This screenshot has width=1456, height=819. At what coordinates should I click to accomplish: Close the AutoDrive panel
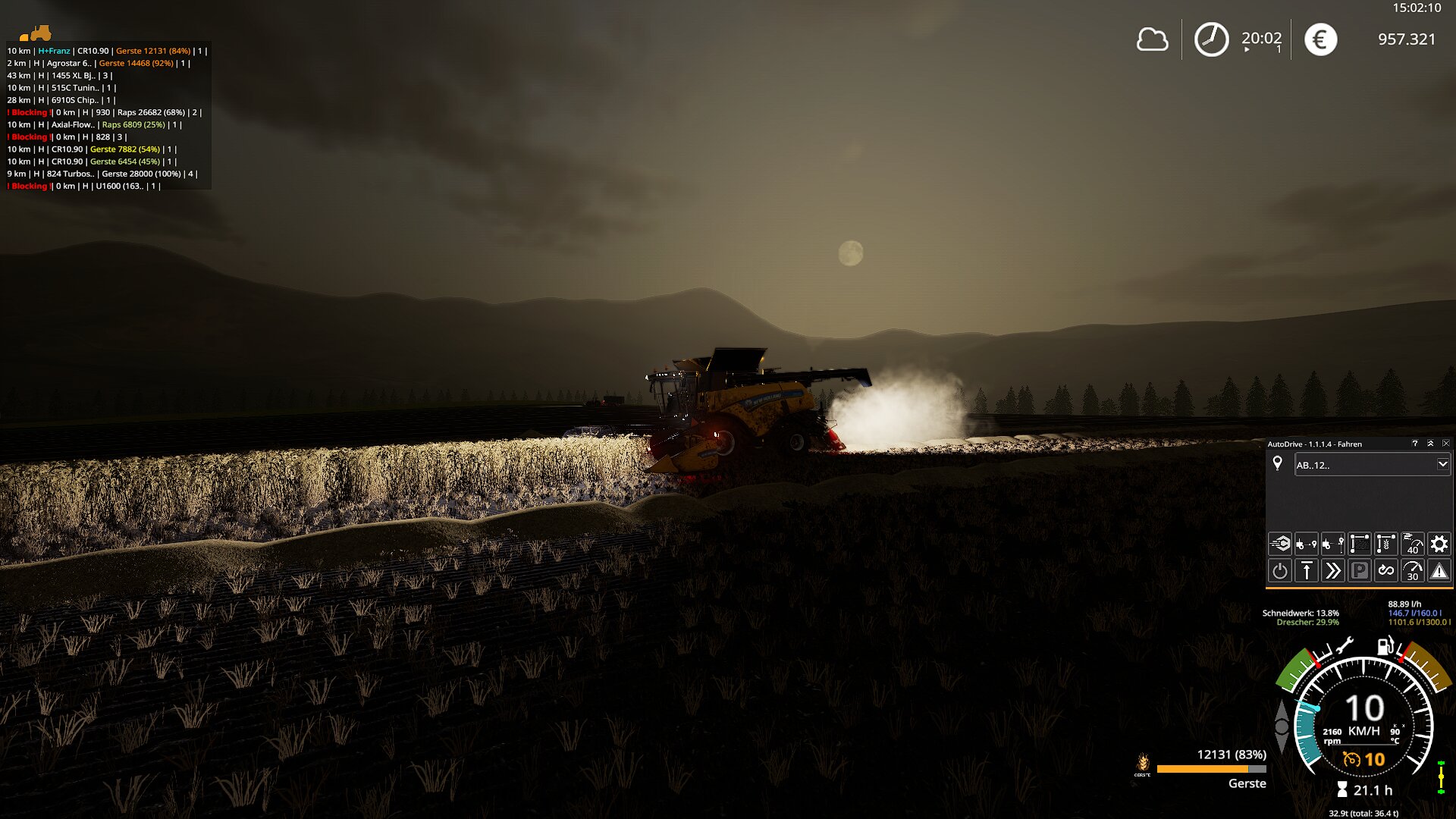click(x=1445, y=444)
